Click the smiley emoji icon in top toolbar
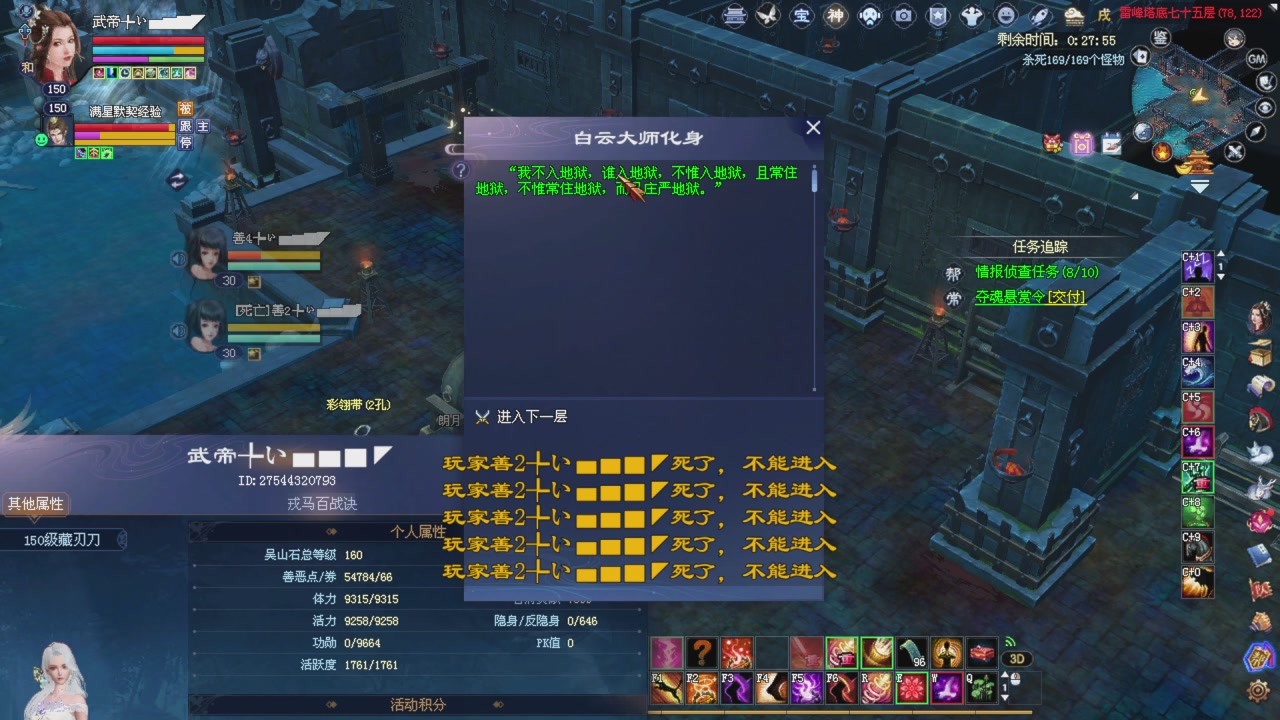 pos(1005,16)
